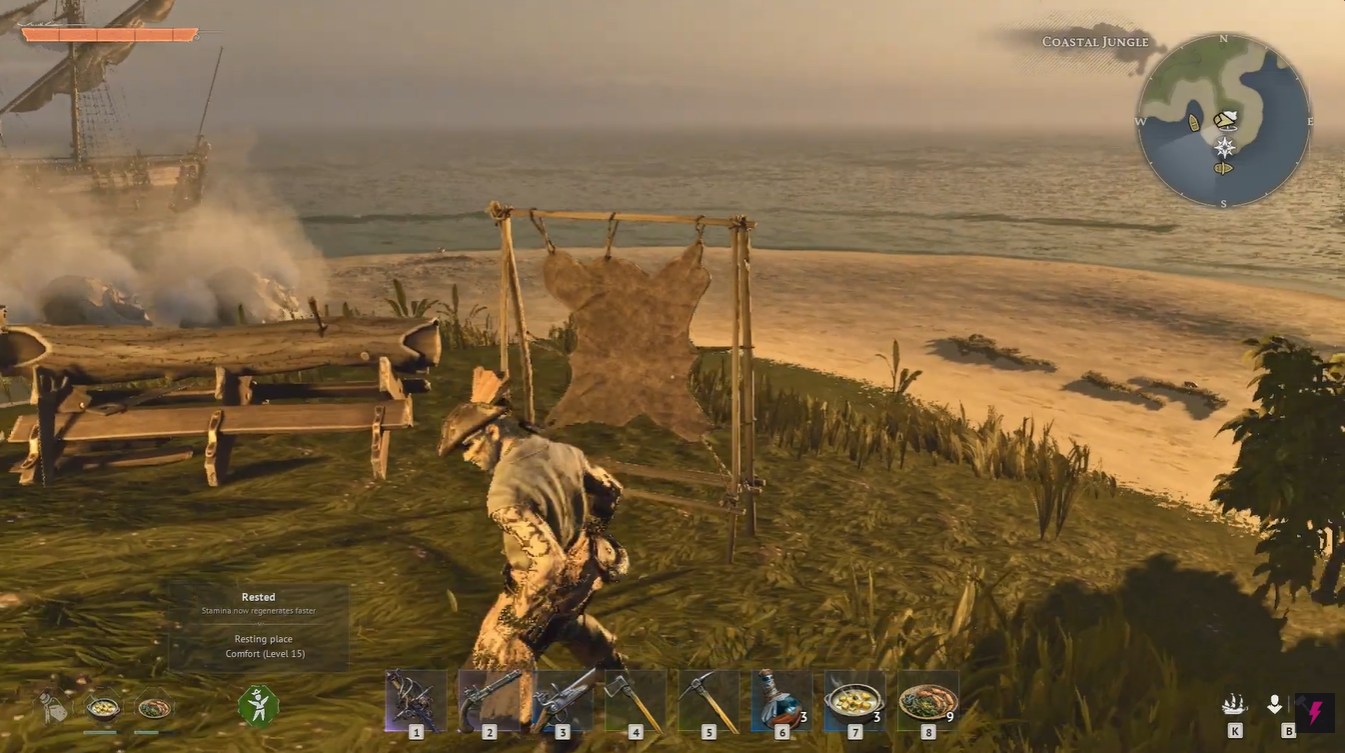Click the compass rose on the minimap

tap(1222, 146)
